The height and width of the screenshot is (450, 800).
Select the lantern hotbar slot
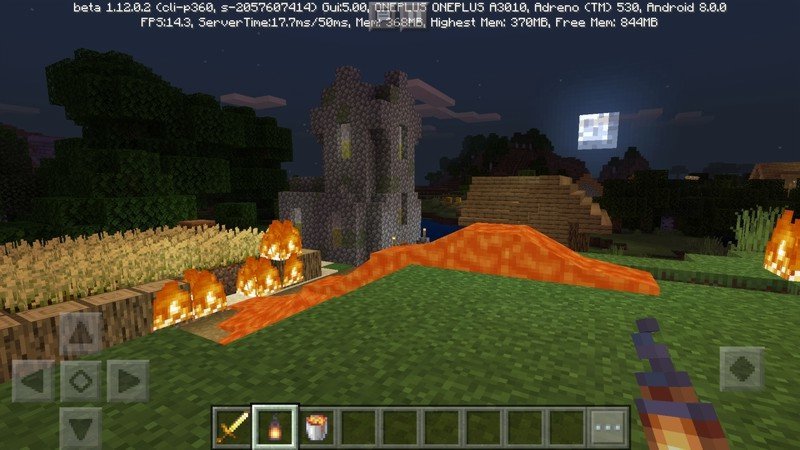274,427
